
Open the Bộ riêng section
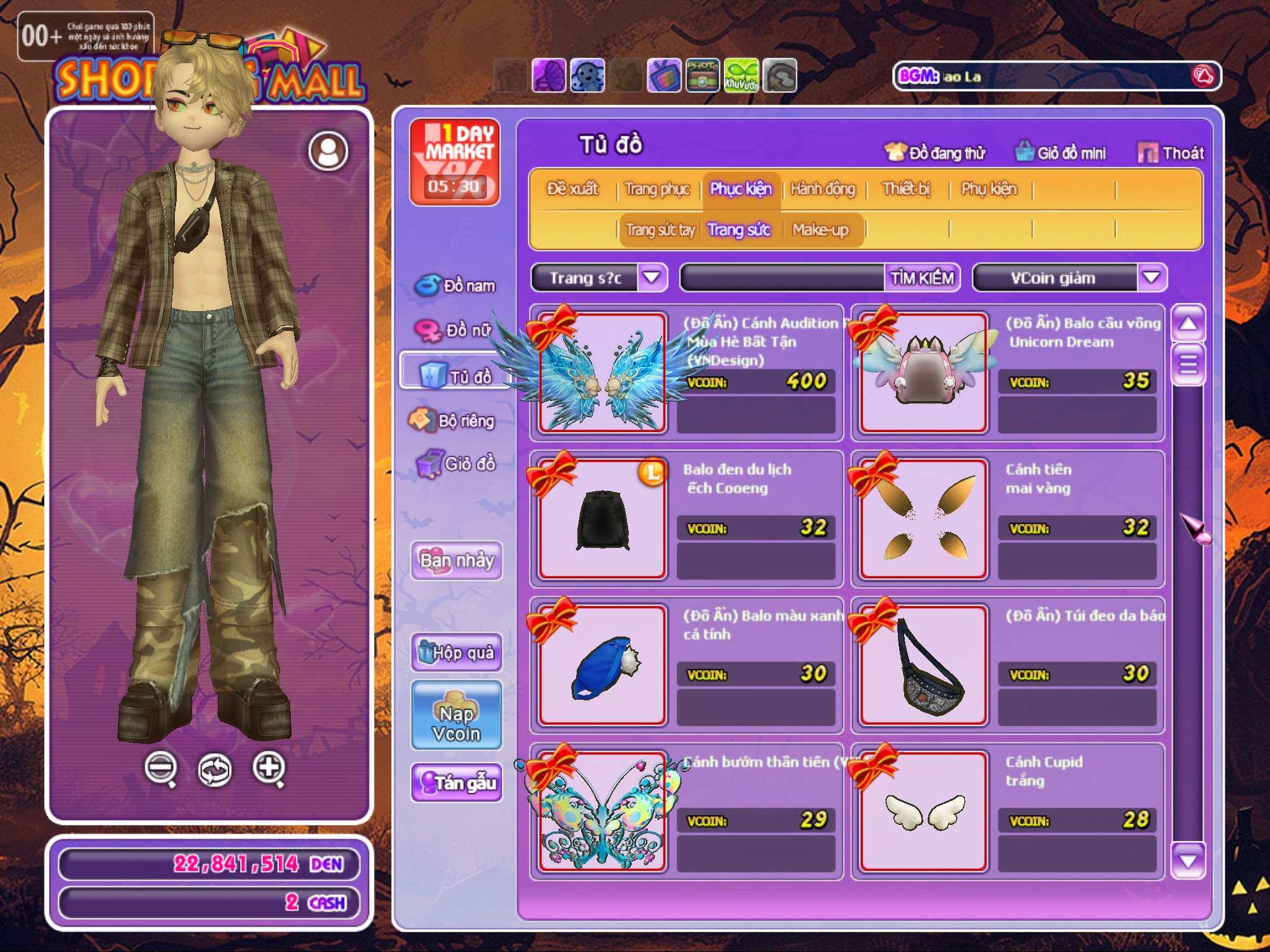coord(453,421)
